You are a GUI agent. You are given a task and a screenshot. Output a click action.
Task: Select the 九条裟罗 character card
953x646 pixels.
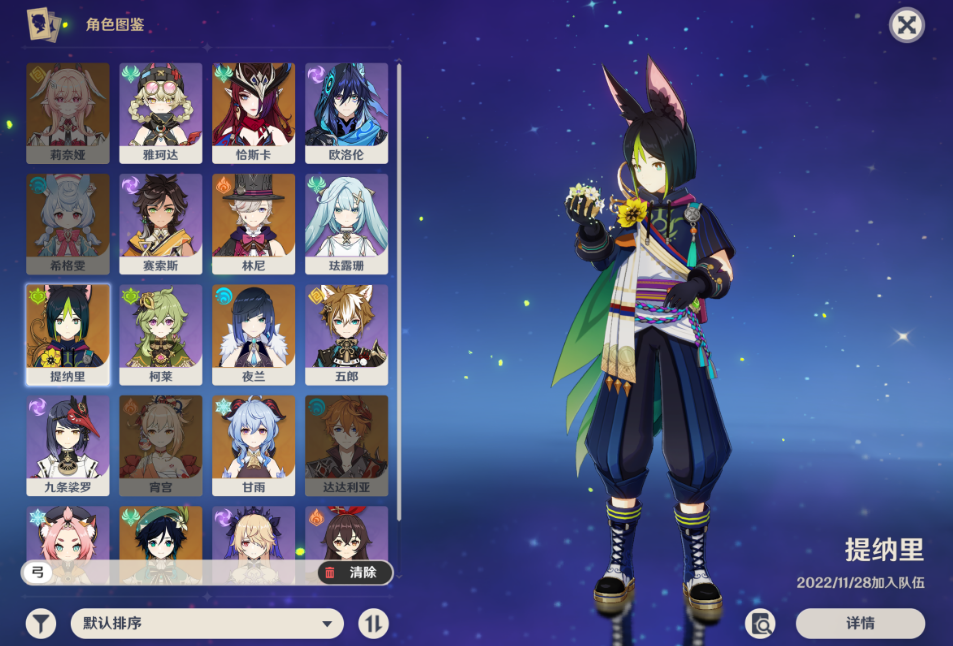pyautogui.click(x=68, y=445)
